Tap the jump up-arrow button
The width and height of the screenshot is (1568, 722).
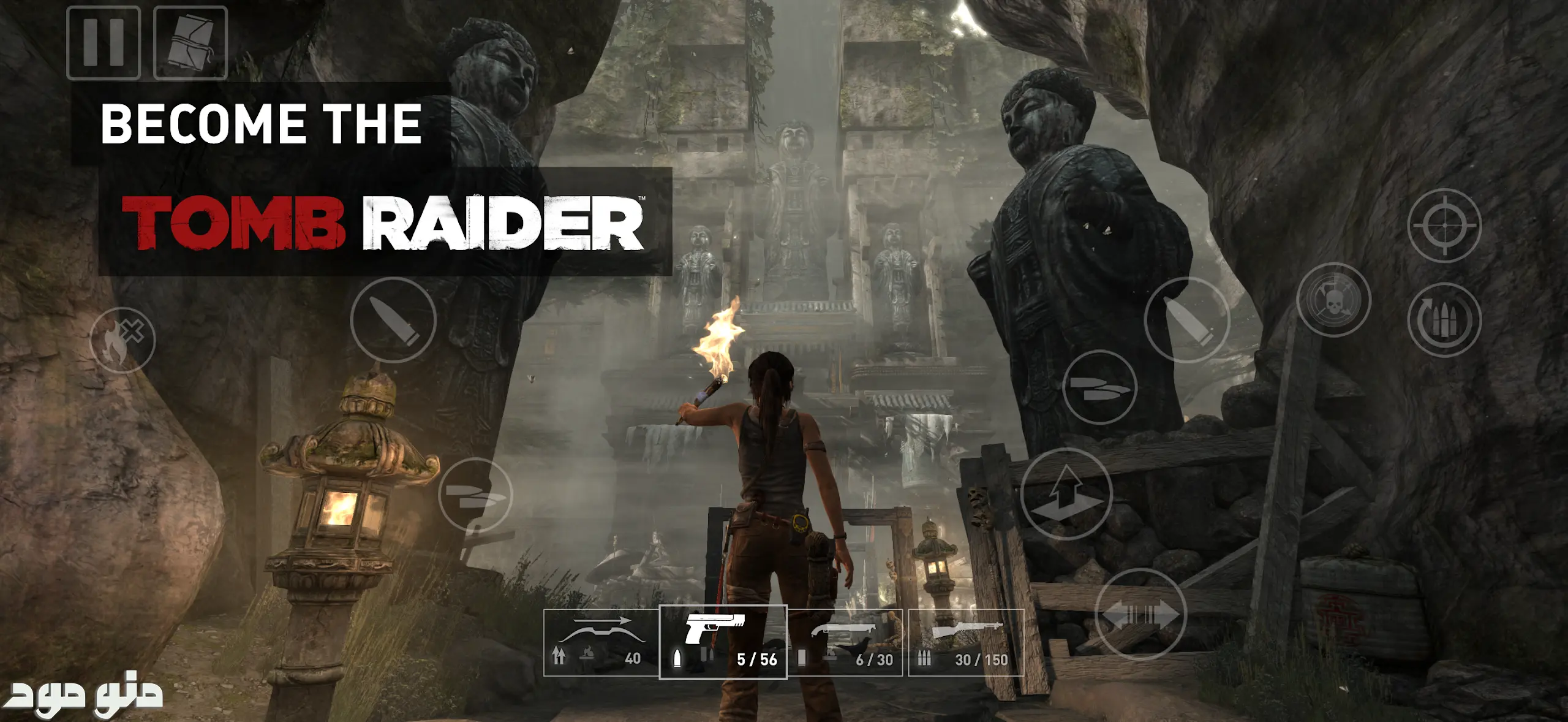(x=1066, y=494)
